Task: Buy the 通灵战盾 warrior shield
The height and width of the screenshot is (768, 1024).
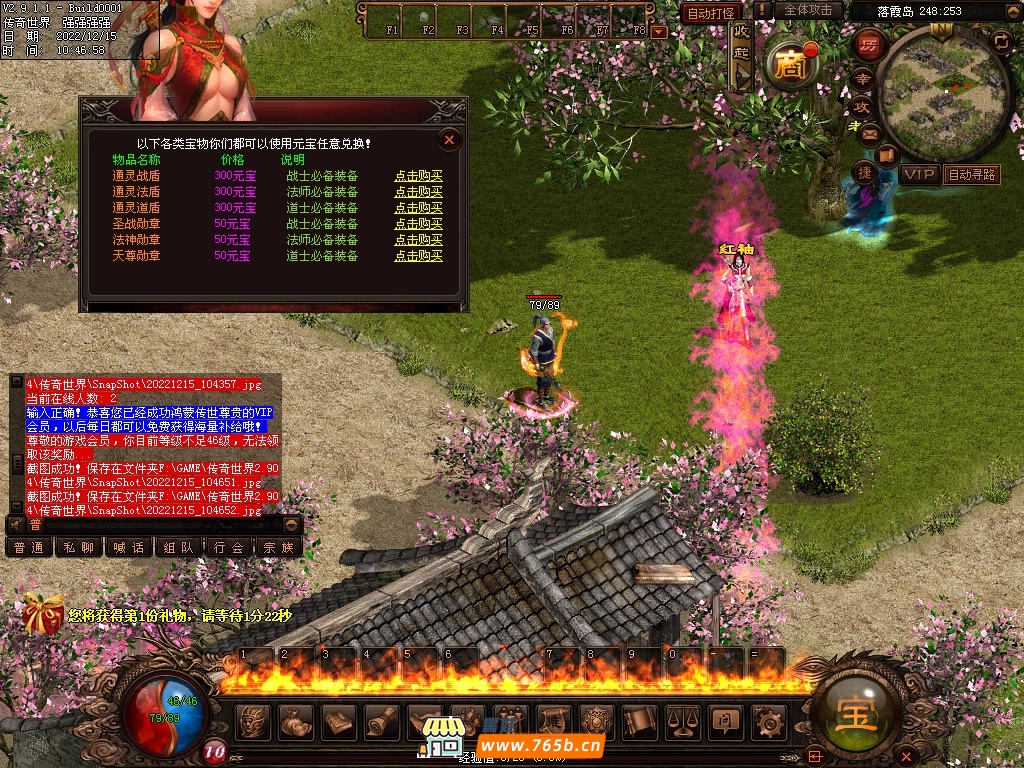Action: [x=418, y=176]
